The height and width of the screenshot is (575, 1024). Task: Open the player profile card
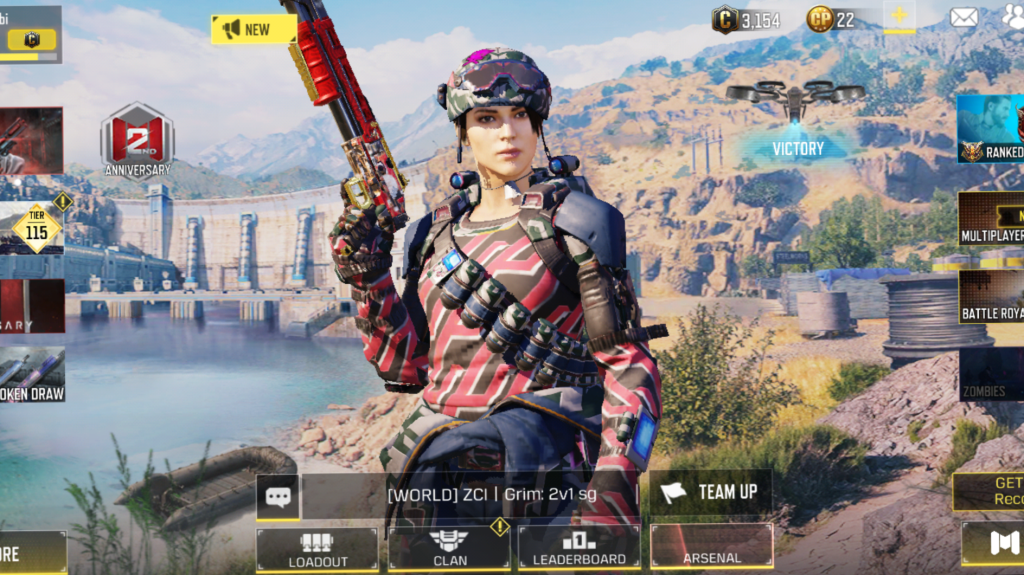point(30,33)
